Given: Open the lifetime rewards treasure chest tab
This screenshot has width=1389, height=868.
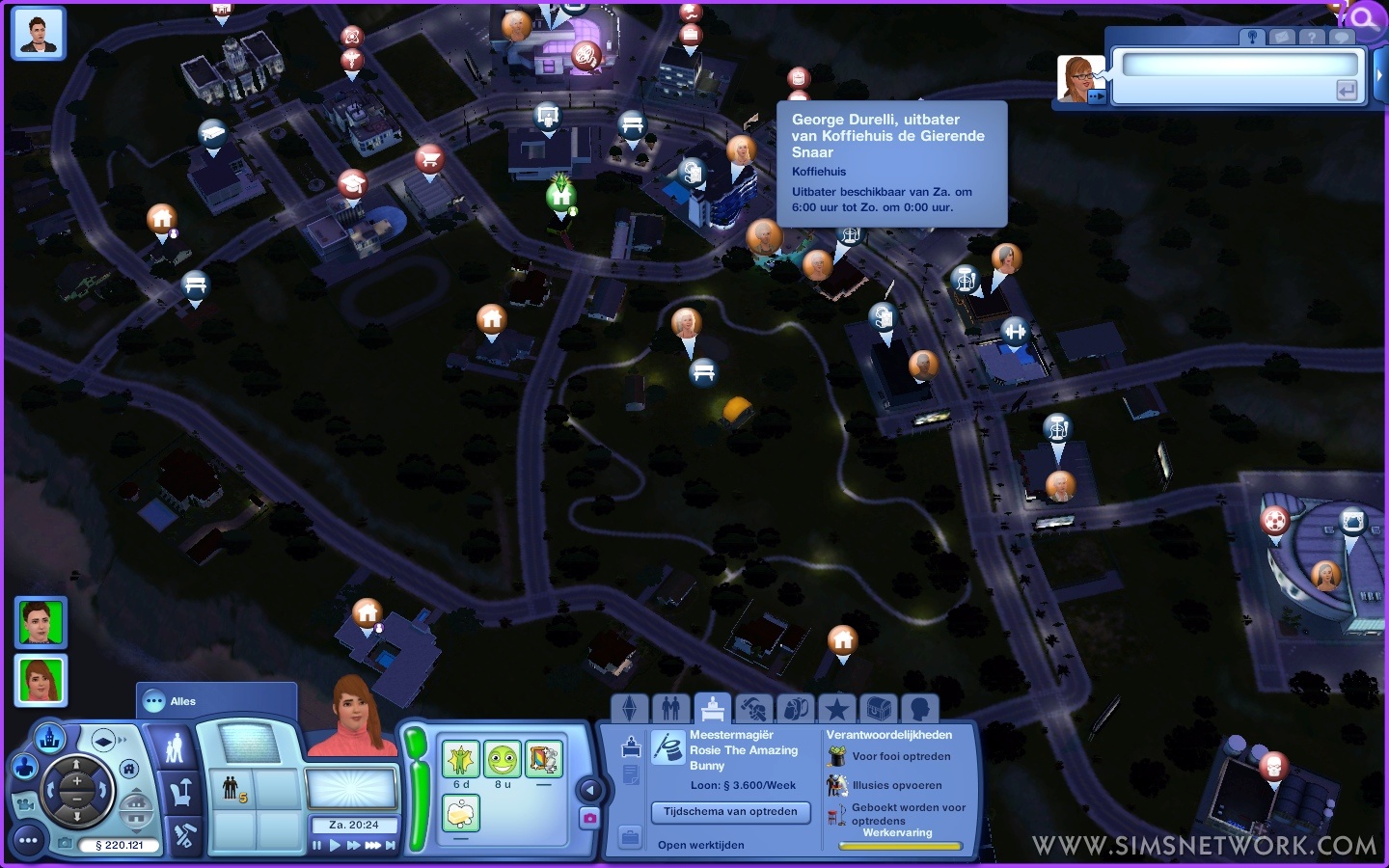Looking at the screenshot, I should tap(878, 710).
